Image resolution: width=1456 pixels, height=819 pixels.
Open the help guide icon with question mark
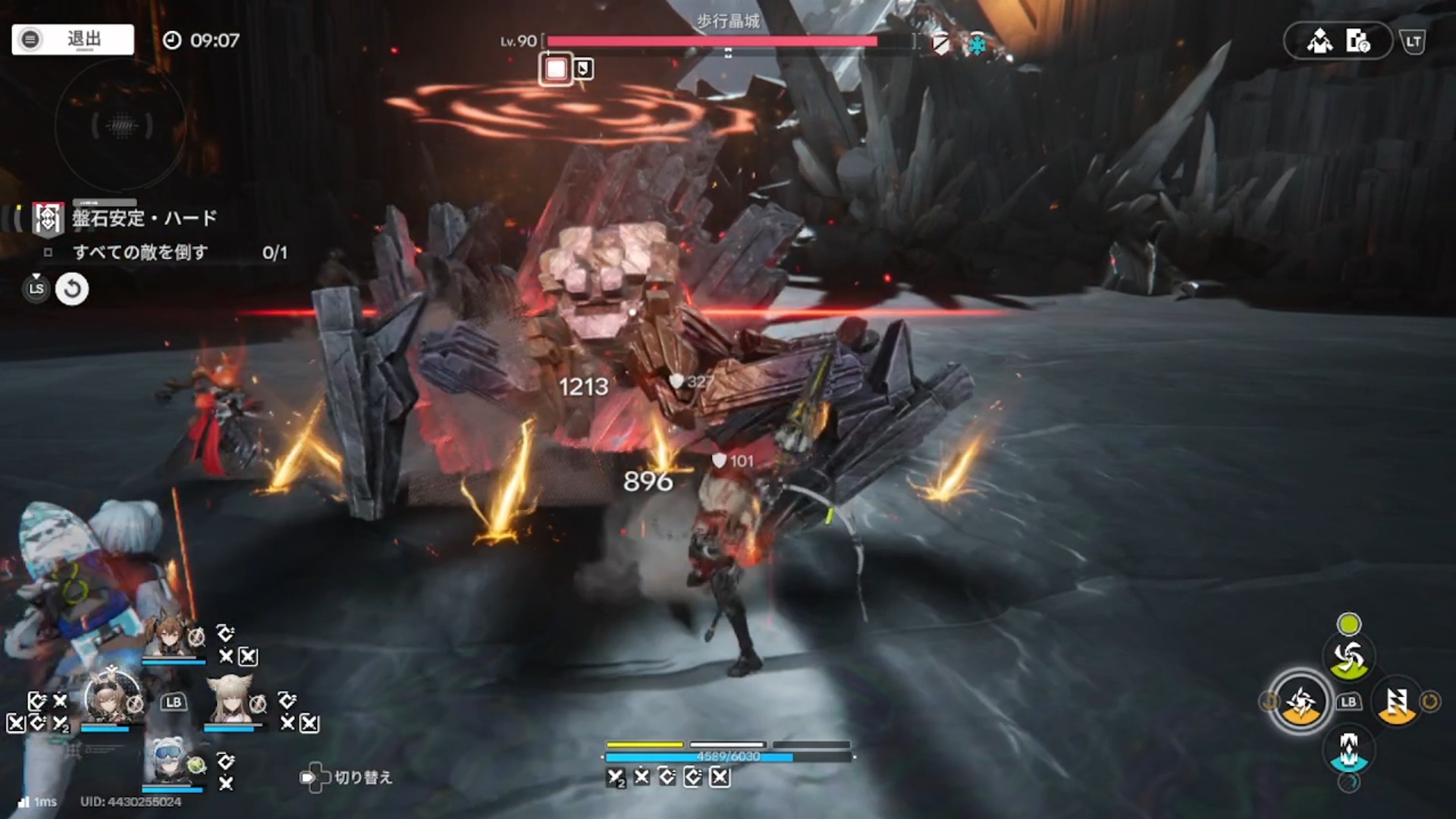1357,41
